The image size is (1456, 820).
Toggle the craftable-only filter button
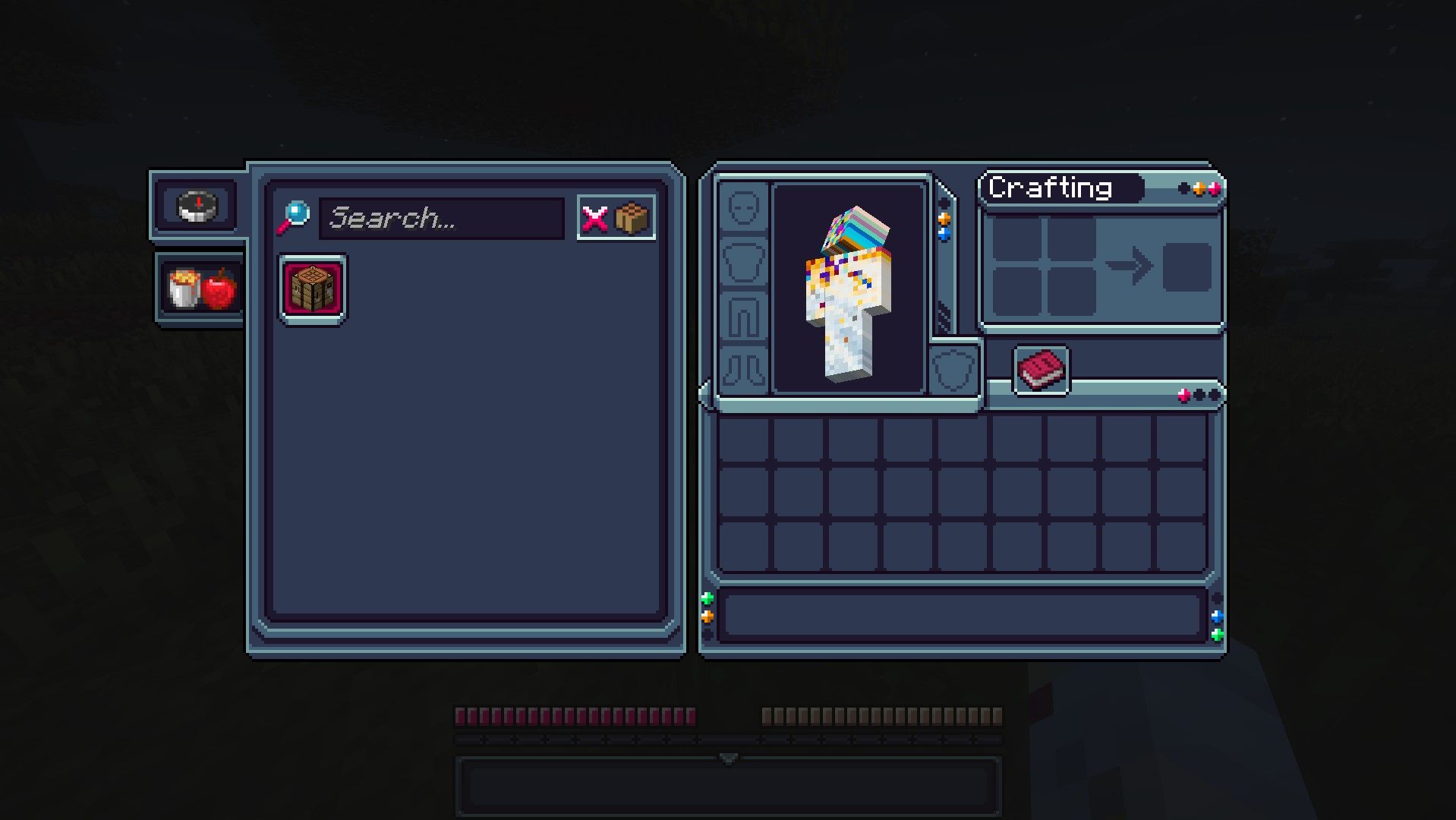coord(616,219)
